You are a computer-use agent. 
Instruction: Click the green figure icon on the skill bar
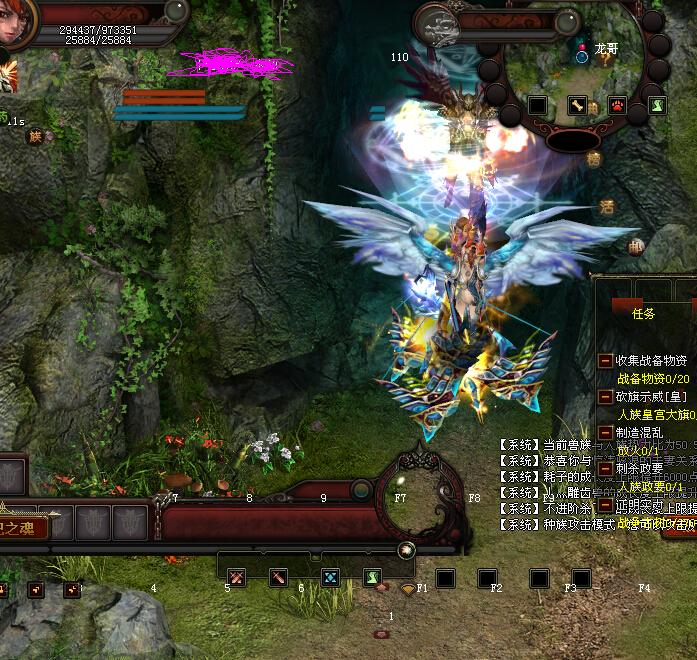coord(372,577)
